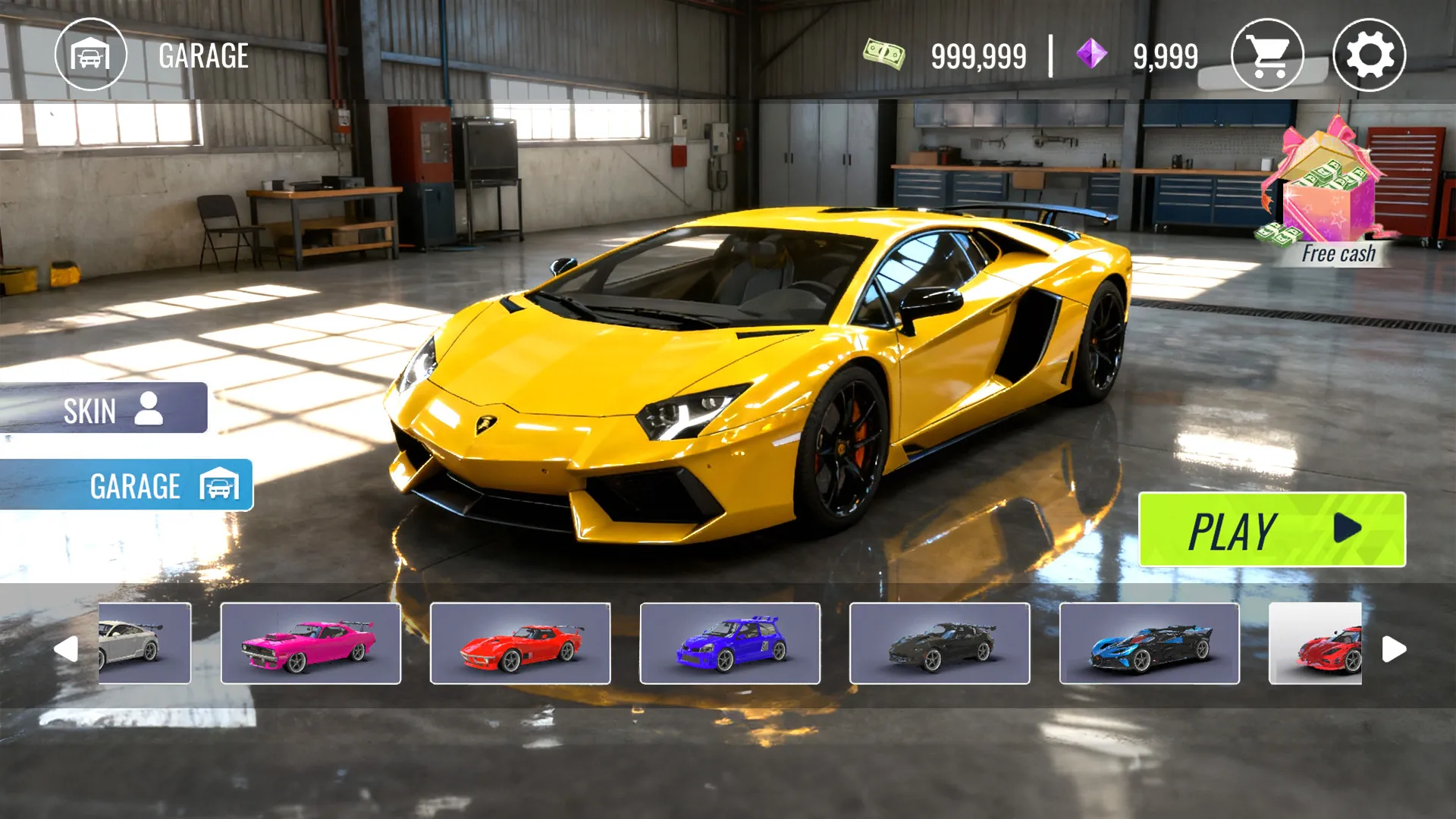
Task: Click the player skin icon
Action: [x=149, y=410]
